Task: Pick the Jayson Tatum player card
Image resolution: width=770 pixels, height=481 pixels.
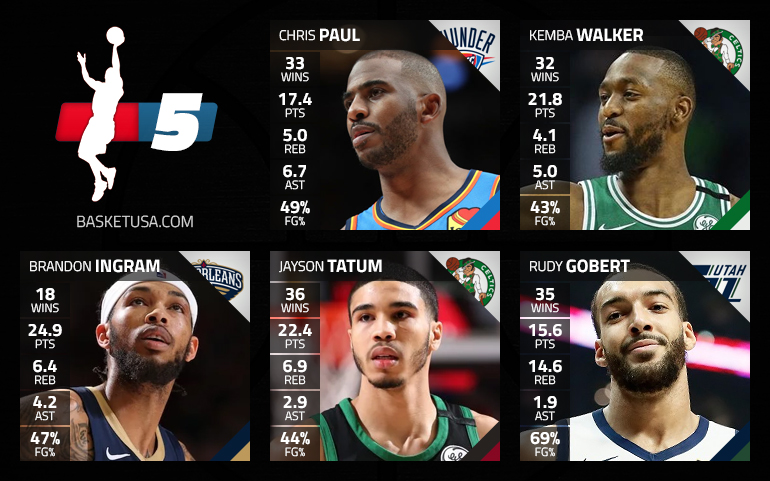Action: 385,356
